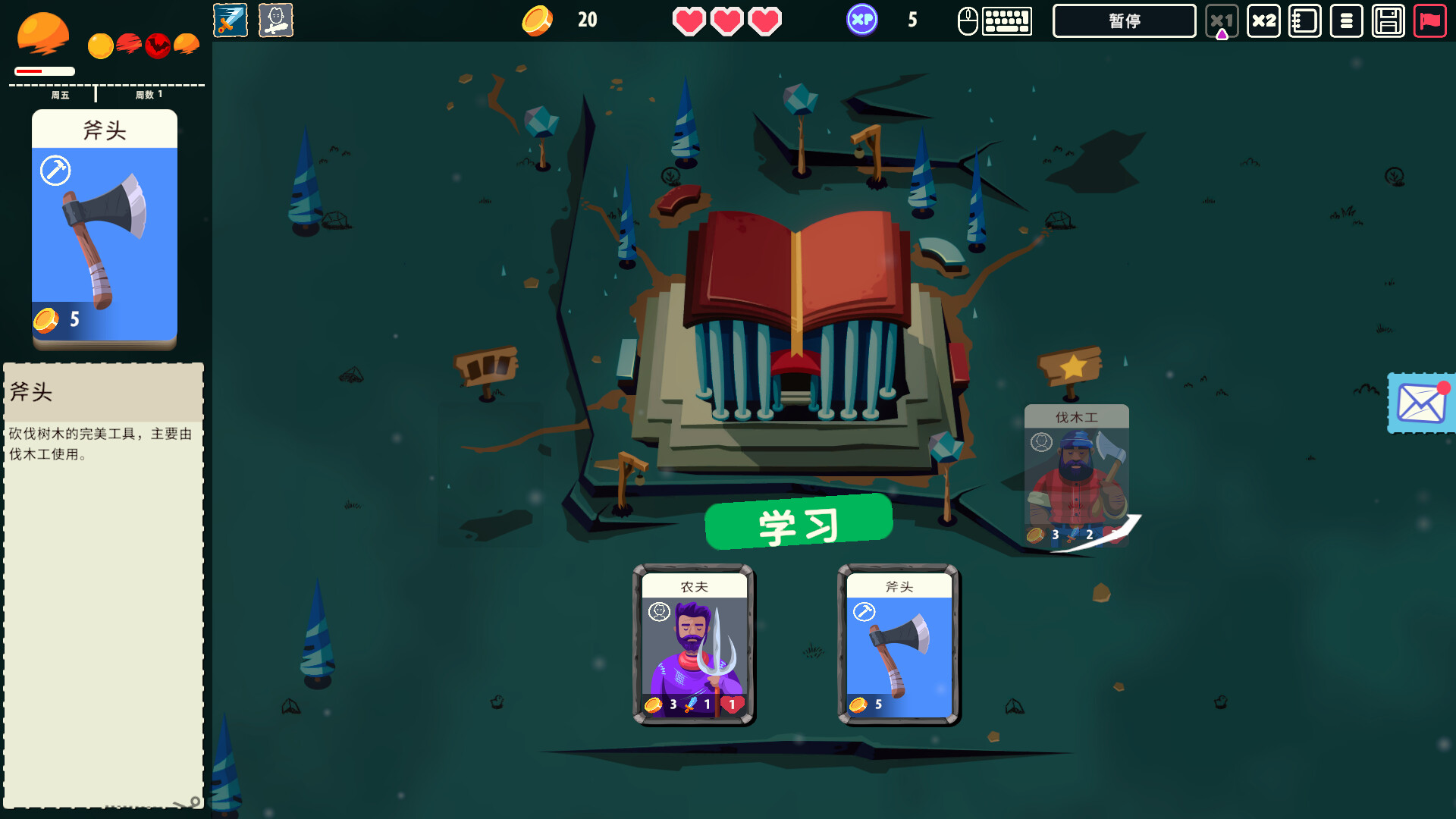Open the notebook journal icon
Viewport: 1456px width, 819px height.
click(1304, 20)
